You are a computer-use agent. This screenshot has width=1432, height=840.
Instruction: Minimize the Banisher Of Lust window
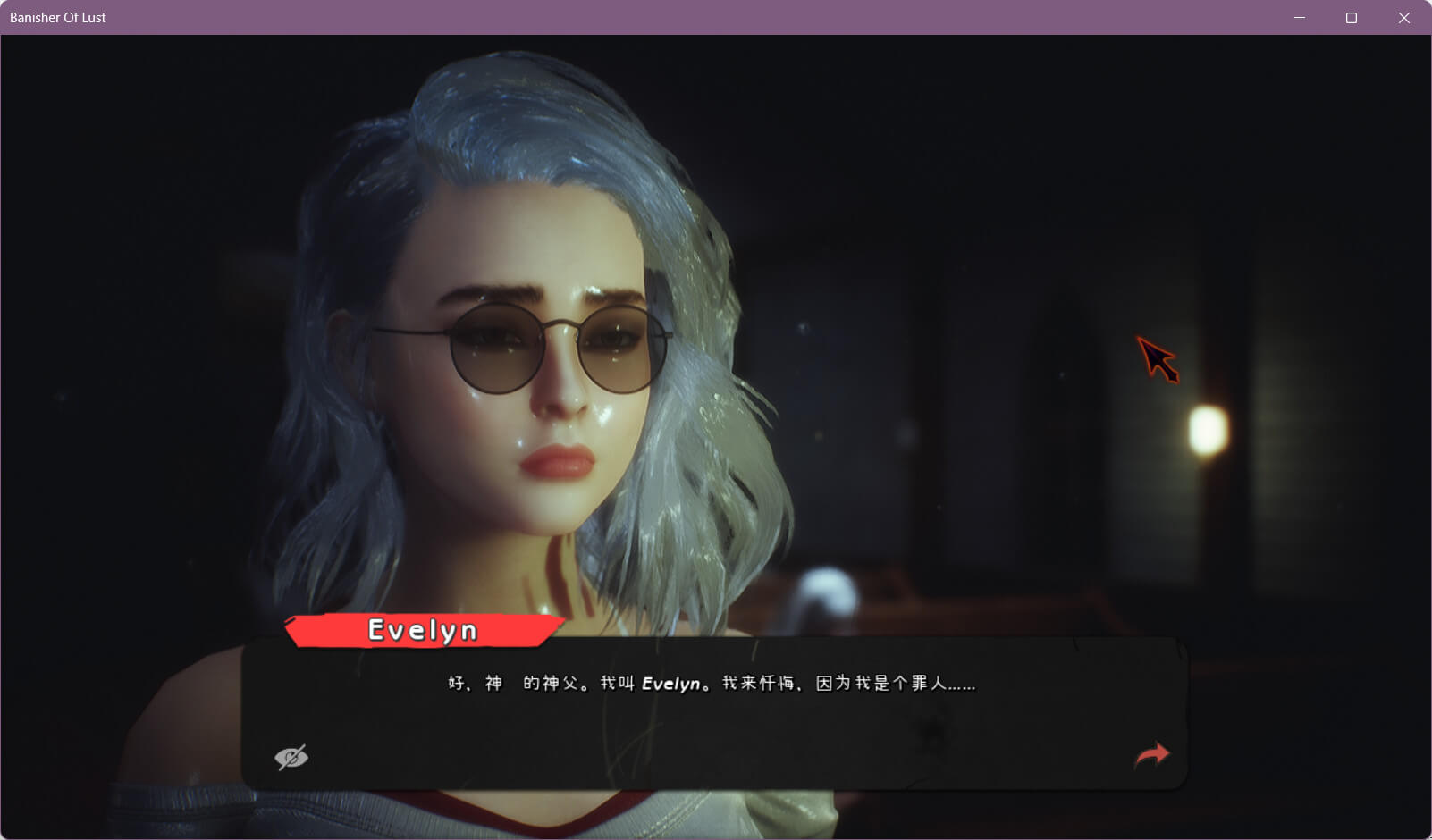coord(1300,18)
